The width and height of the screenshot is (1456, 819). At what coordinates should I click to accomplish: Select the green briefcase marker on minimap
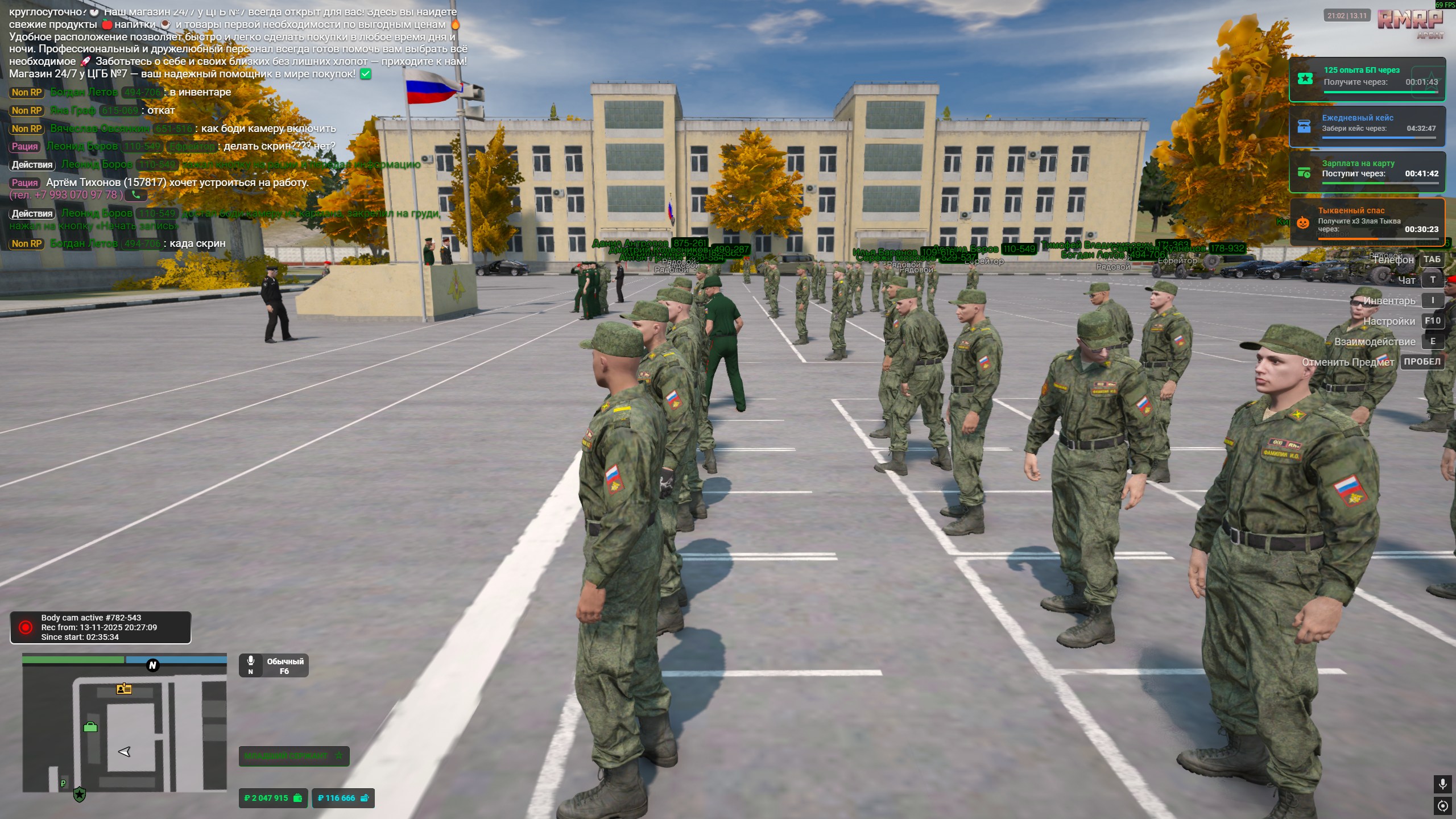90,727
